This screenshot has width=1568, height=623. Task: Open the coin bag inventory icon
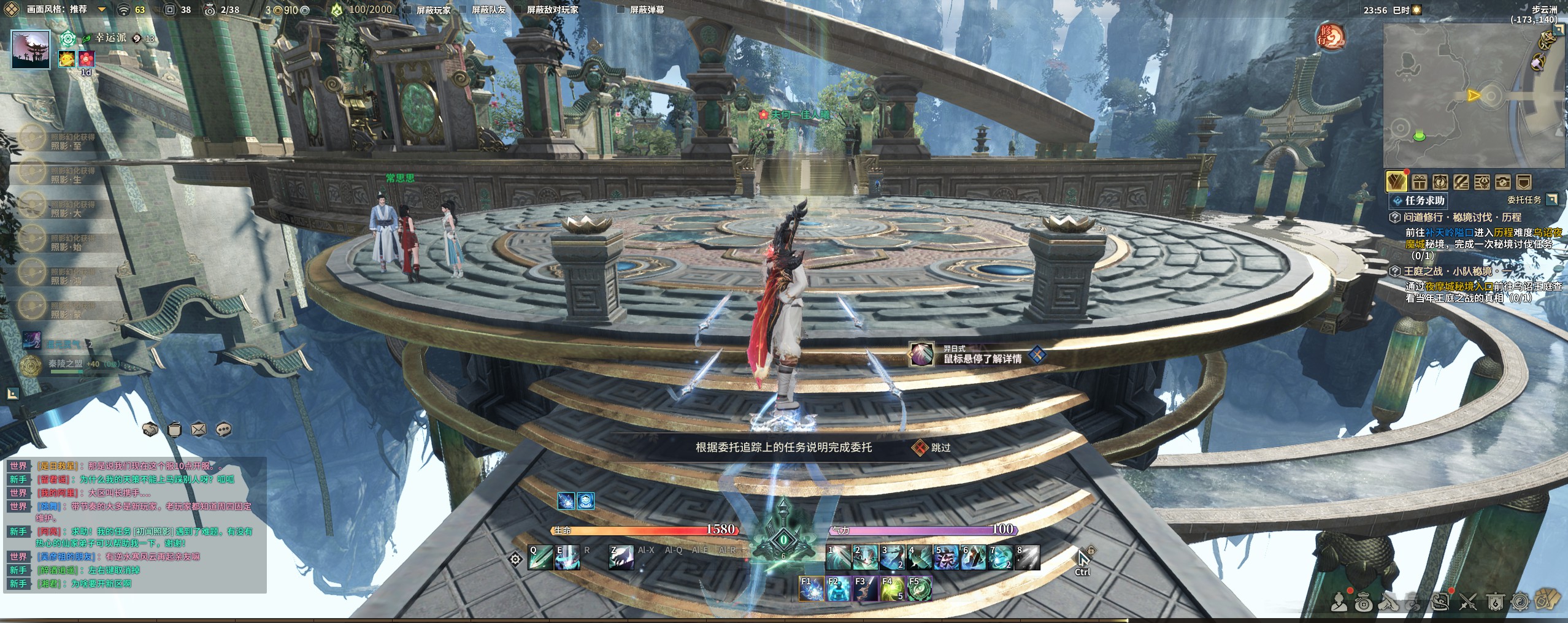click(x=1364, y=603)
